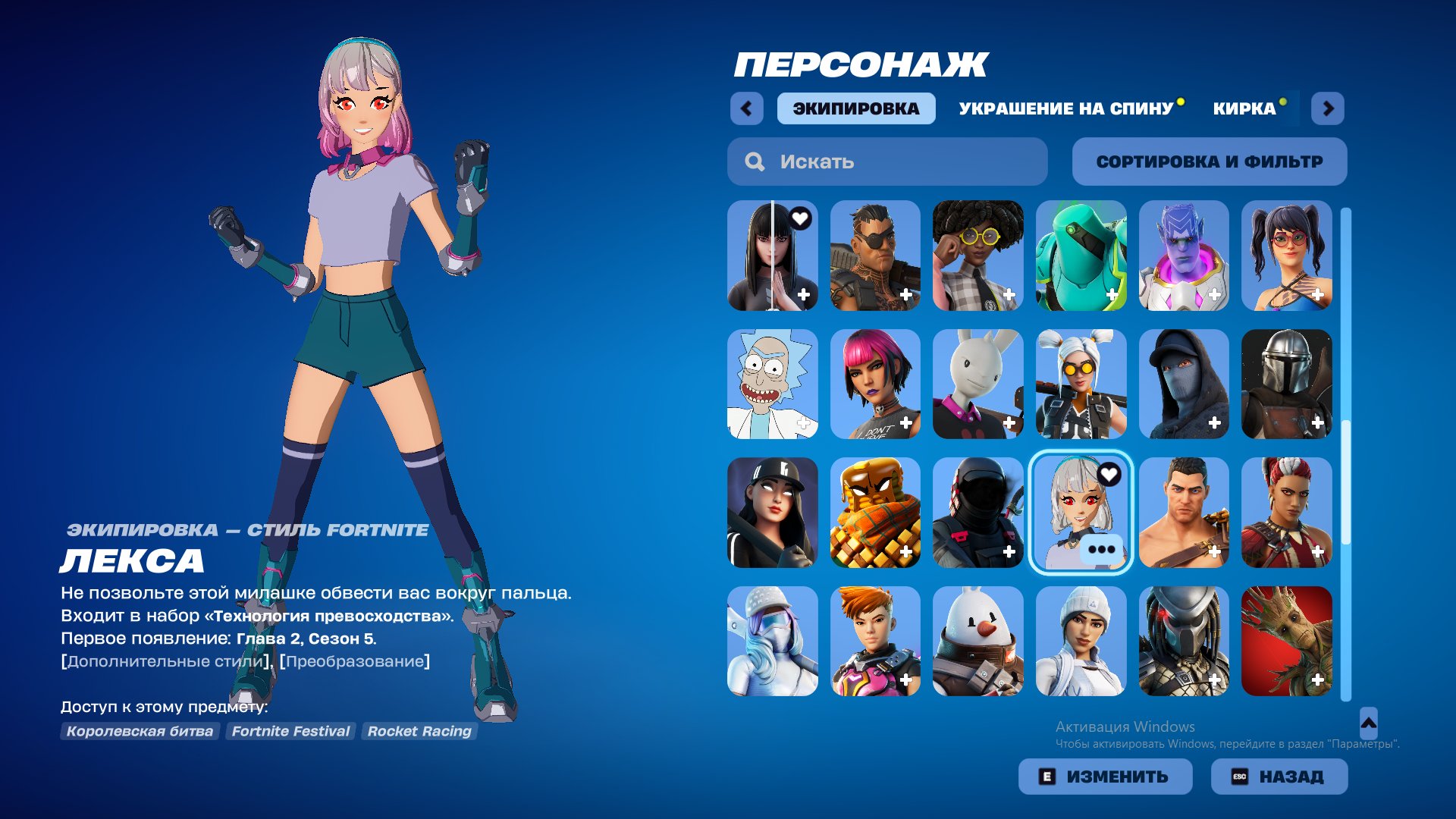Click the right chevron to scroll the tabs
1456x819 pixels.
click(1328, 108)
